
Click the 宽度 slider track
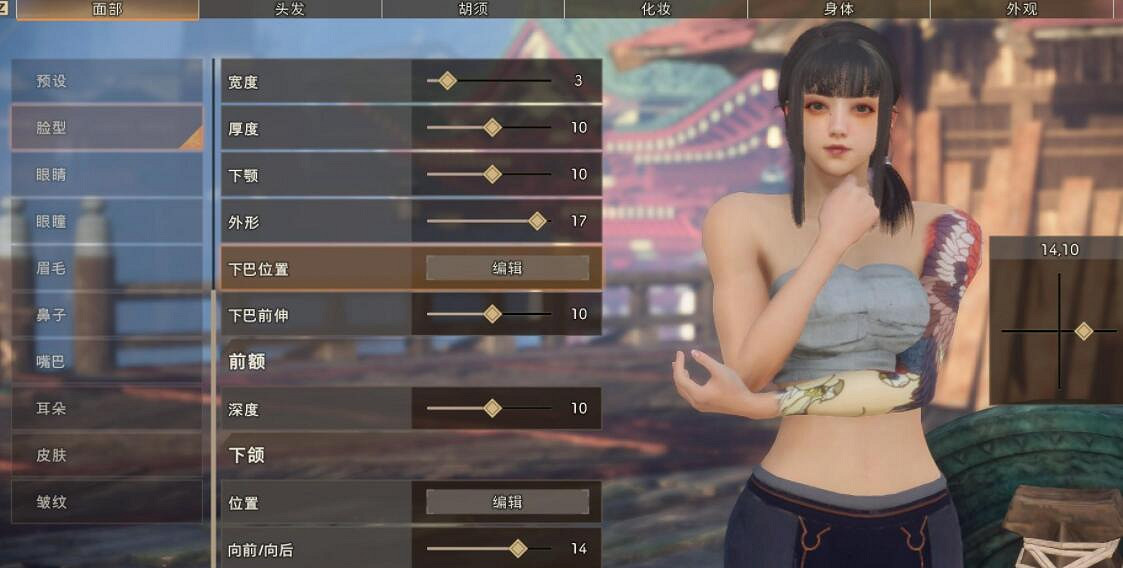pyautogui.click(x=489, y=81)
